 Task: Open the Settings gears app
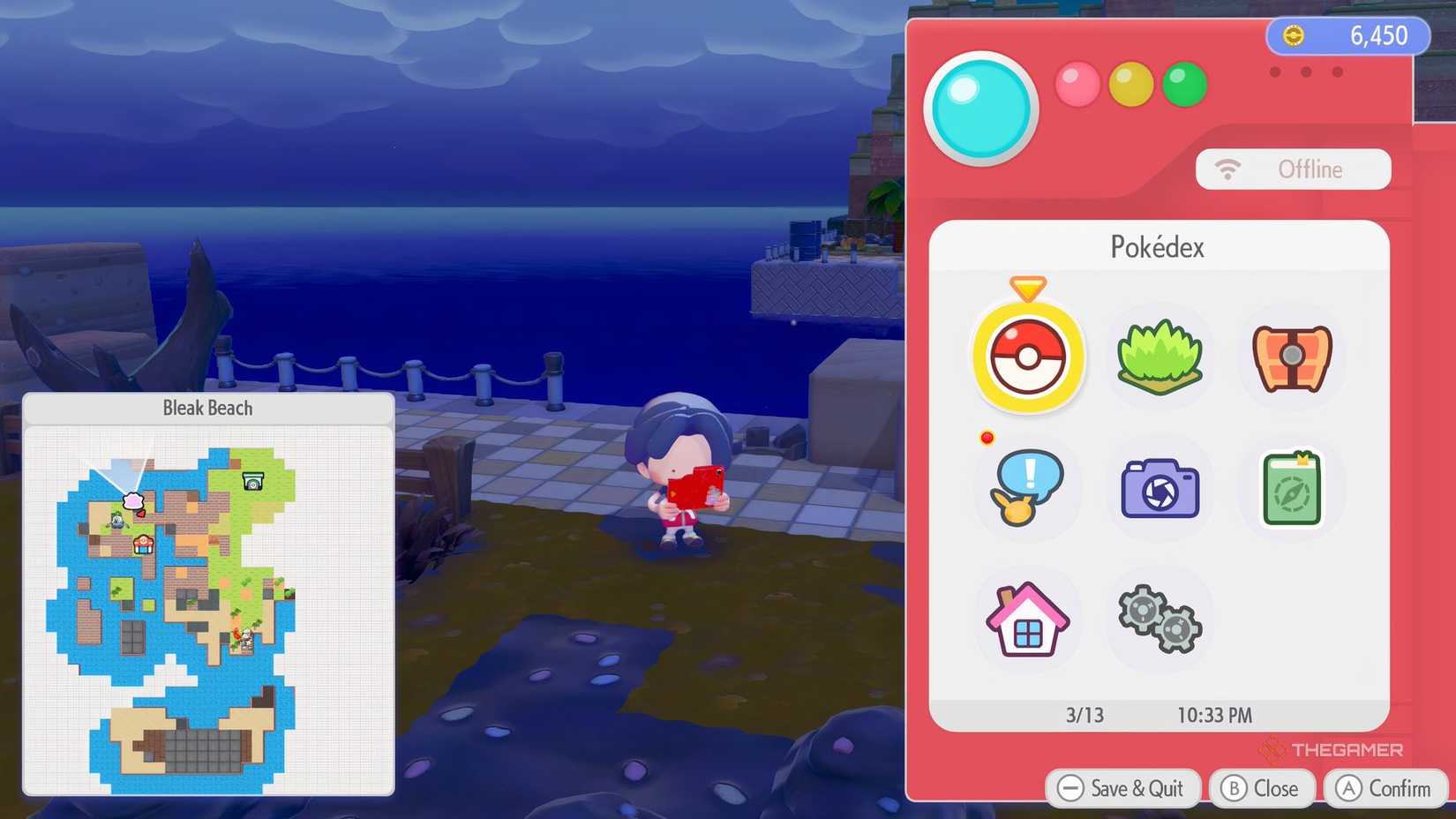click(x=1159, y=620)
